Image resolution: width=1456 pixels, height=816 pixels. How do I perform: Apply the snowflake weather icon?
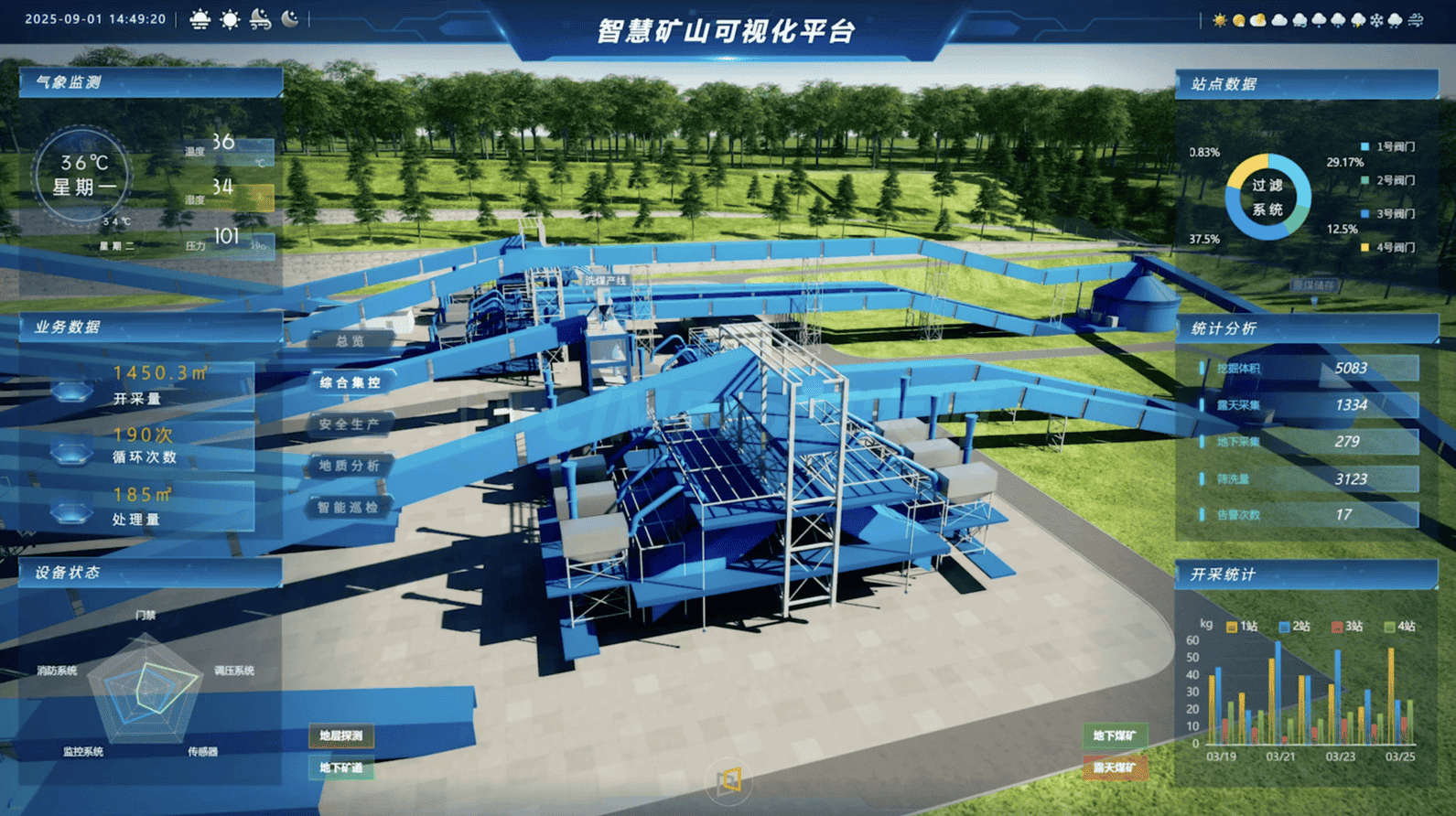coord(1376,20)
